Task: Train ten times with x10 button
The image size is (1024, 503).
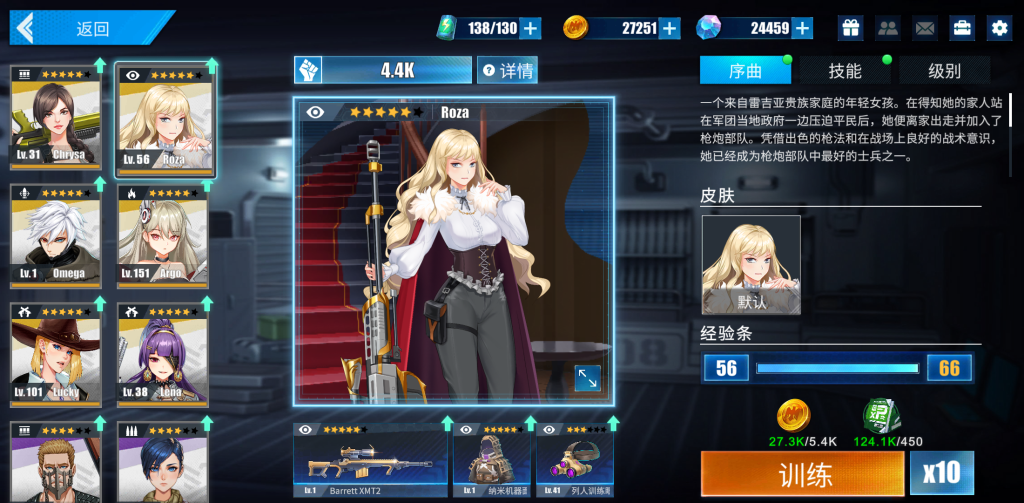Action: click(x=942, y=473)
